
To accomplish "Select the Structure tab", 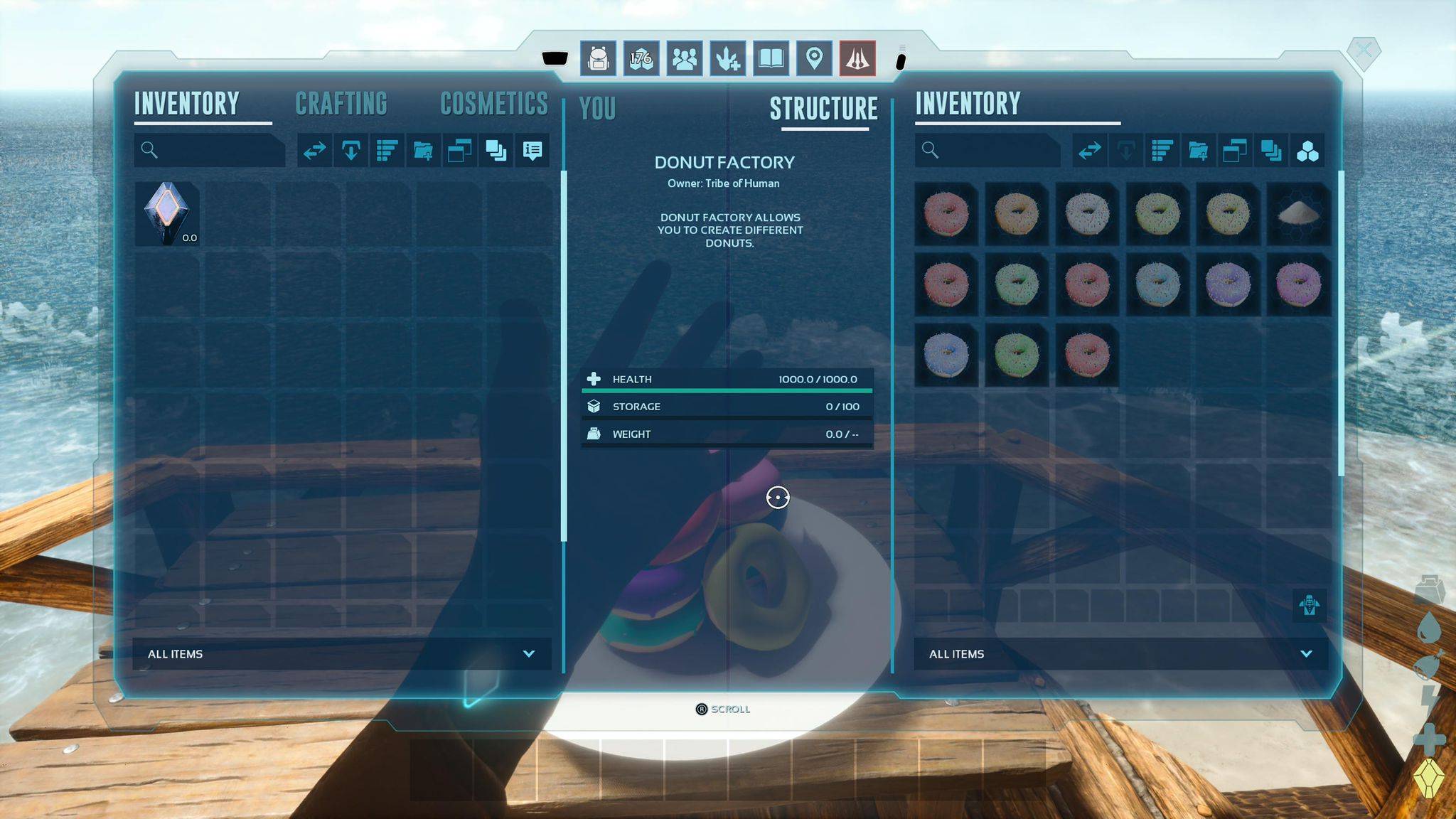I will pos(824,109).
